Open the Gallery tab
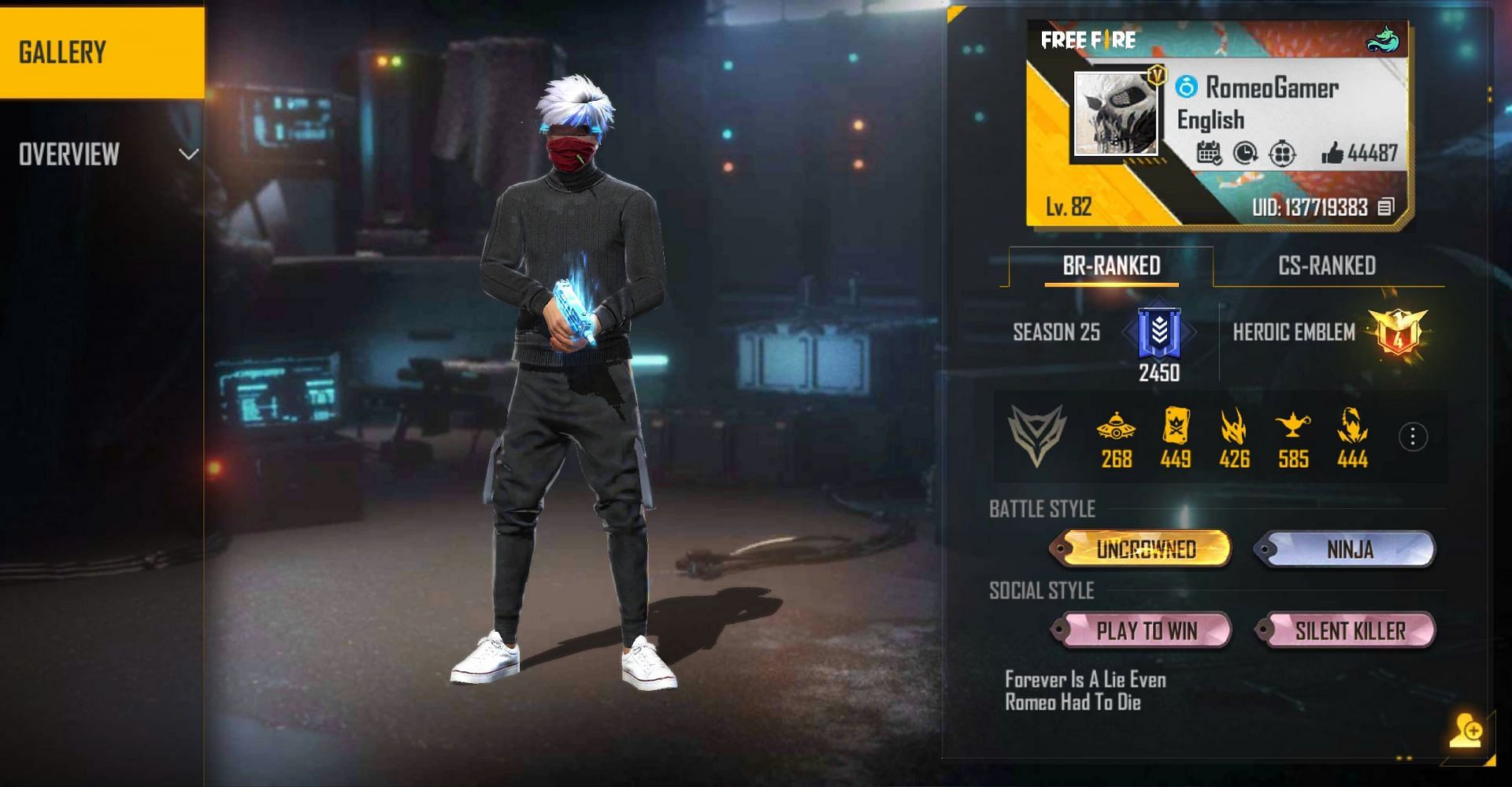Viewport: 1512px width, 787px height. pyautogui.click(x=101, y=53)
